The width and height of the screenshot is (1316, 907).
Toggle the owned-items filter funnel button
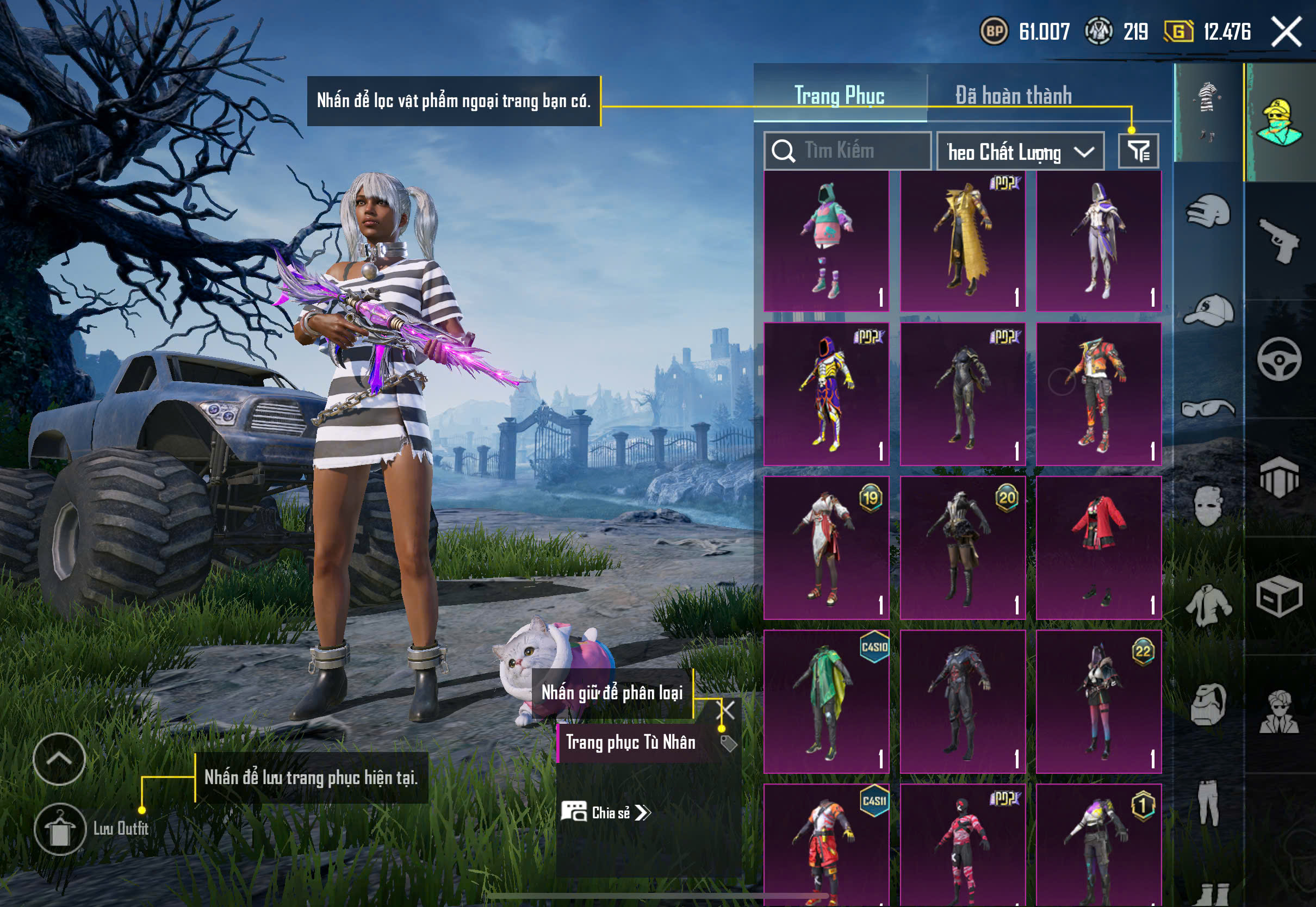coord(1138,151)
